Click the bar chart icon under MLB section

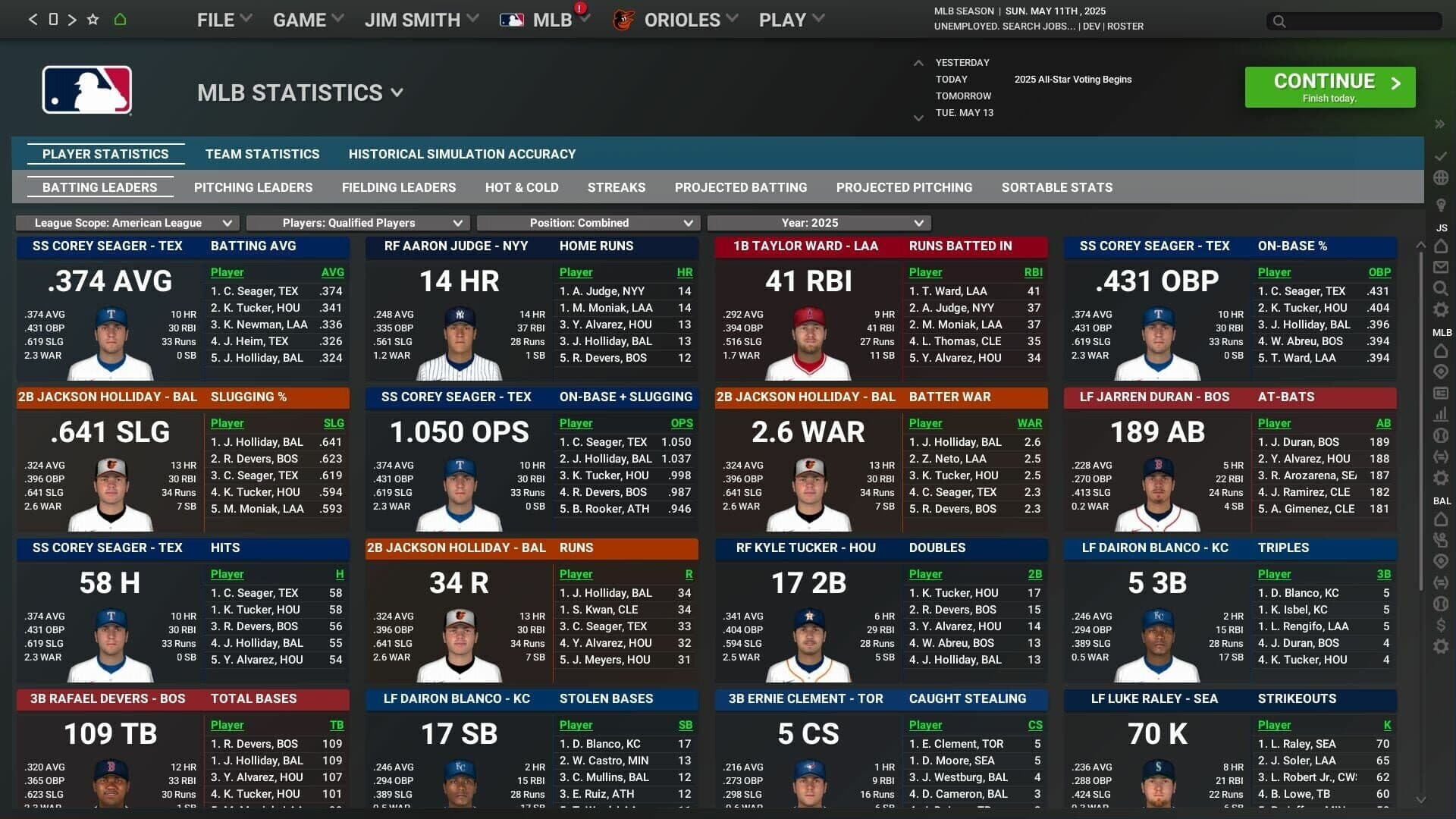pyautogui.click(x=1439, y=415)
